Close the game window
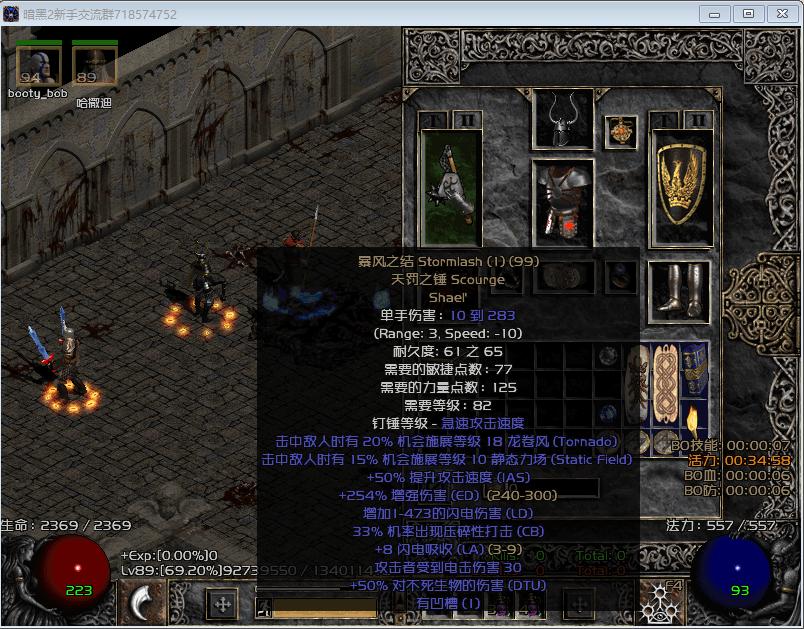The image size is (804, 629). click(780, 14)
